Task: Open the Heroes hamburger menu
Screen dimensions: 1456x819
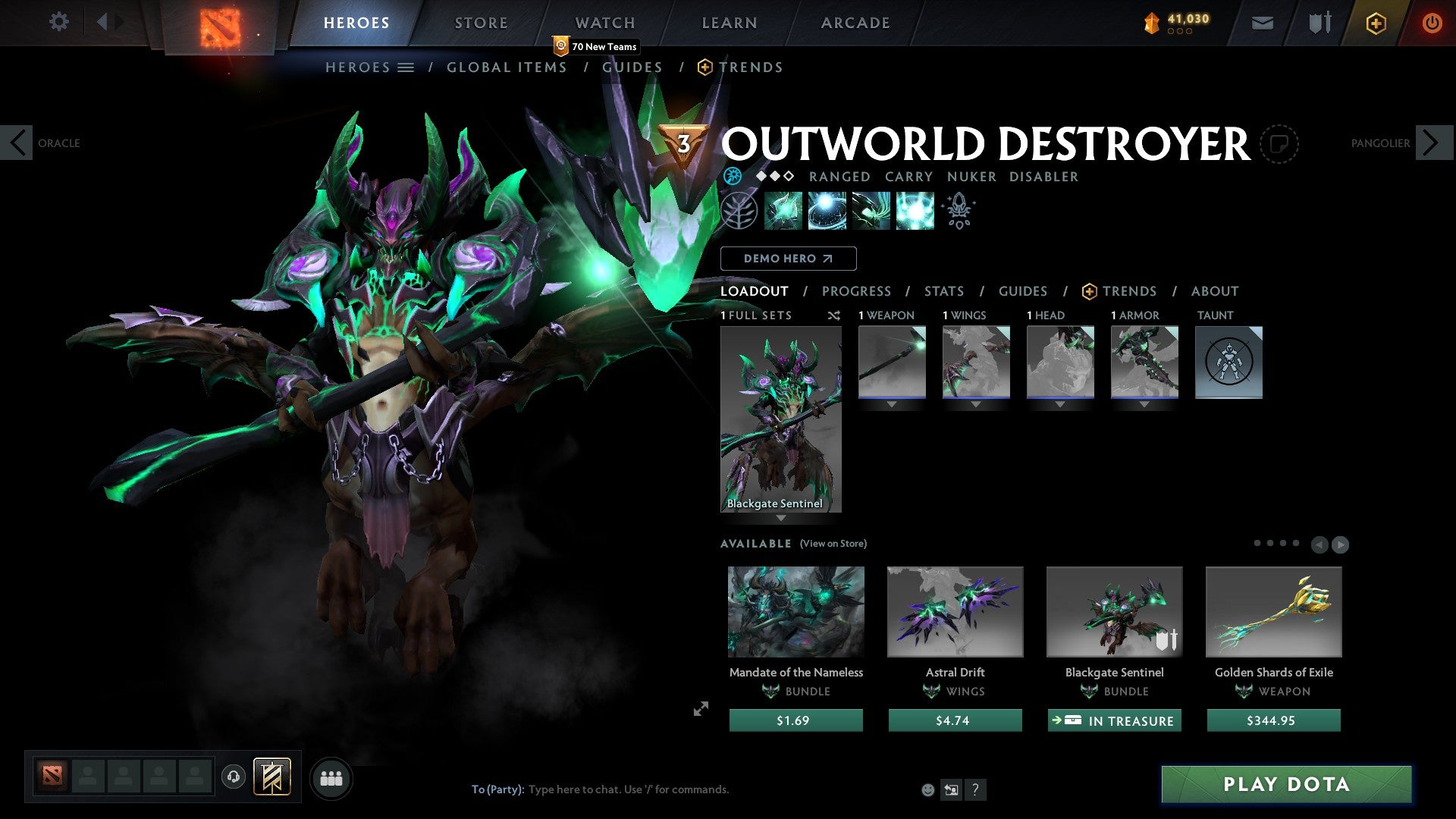Action: click(x=406, y=67)
